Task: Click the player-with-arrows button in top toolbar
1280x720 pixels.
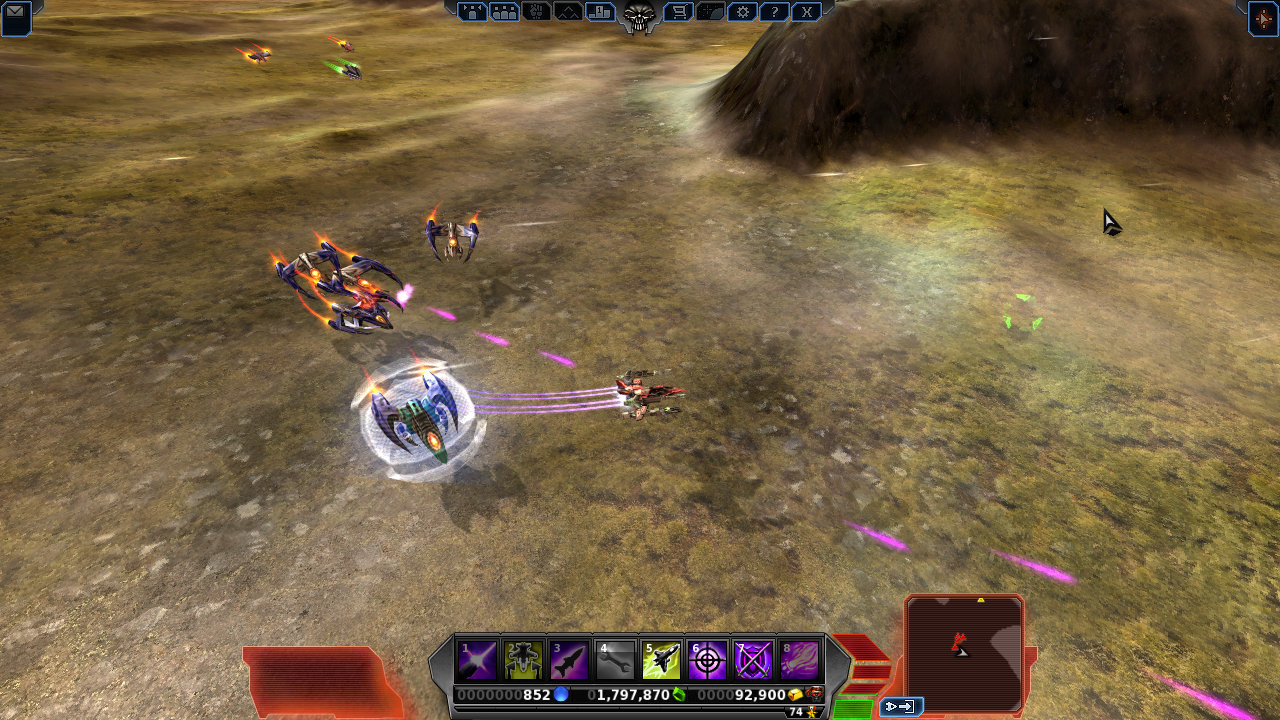Action: pyautogui.click(x=472, y=12)
